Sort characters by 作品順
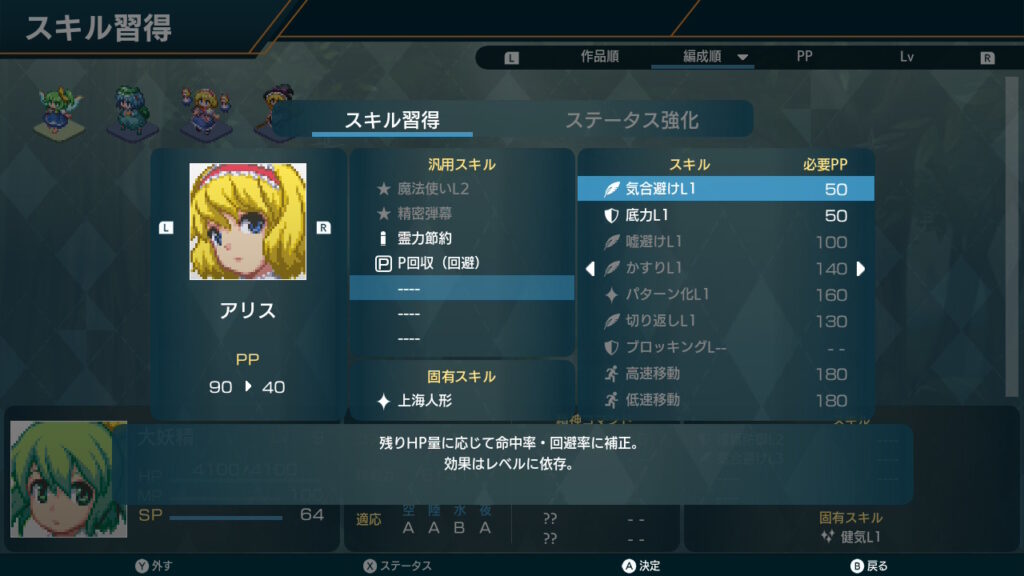 (x=599, y=57)
